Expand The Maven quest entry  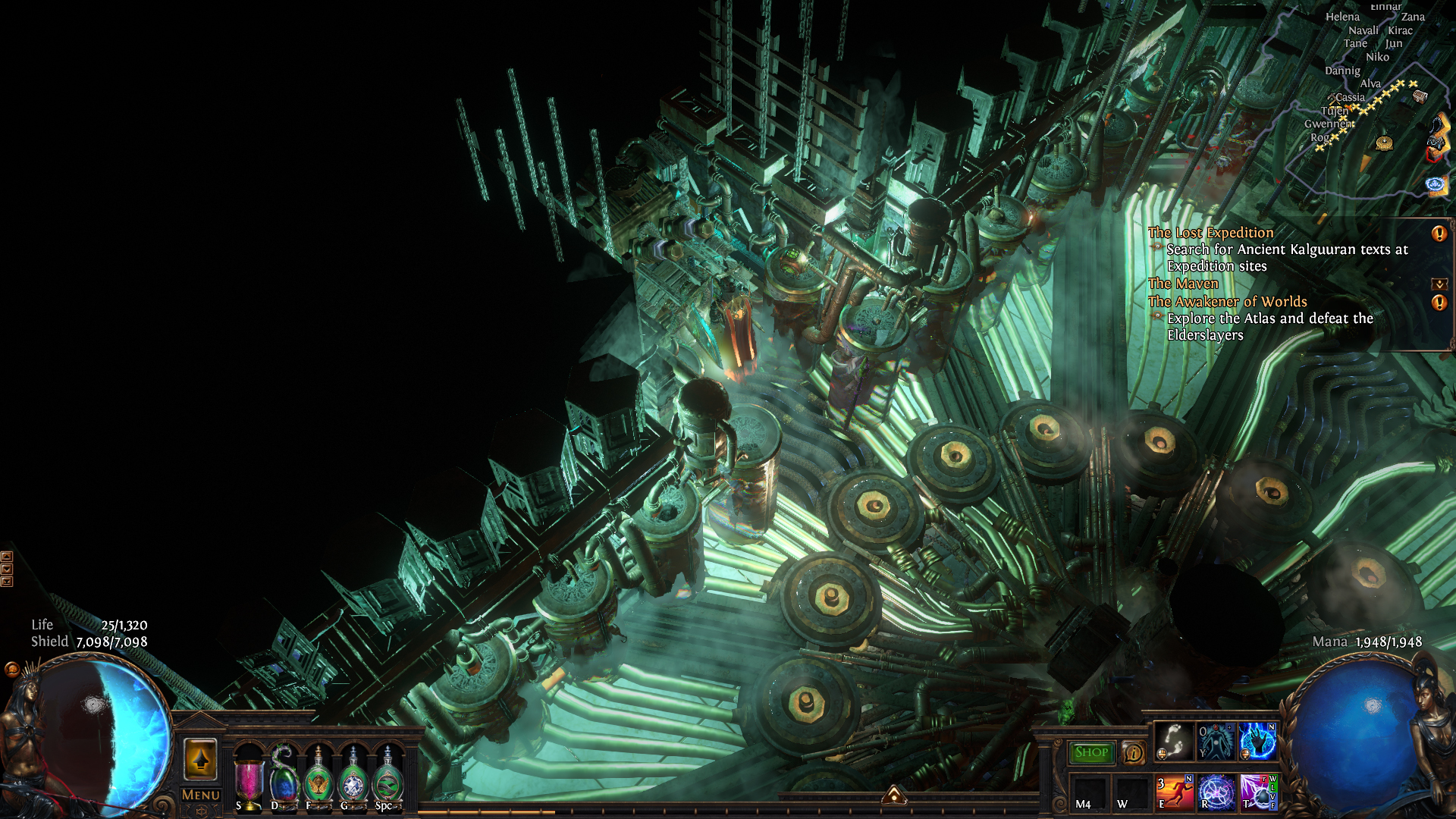tap(1439, 284)
